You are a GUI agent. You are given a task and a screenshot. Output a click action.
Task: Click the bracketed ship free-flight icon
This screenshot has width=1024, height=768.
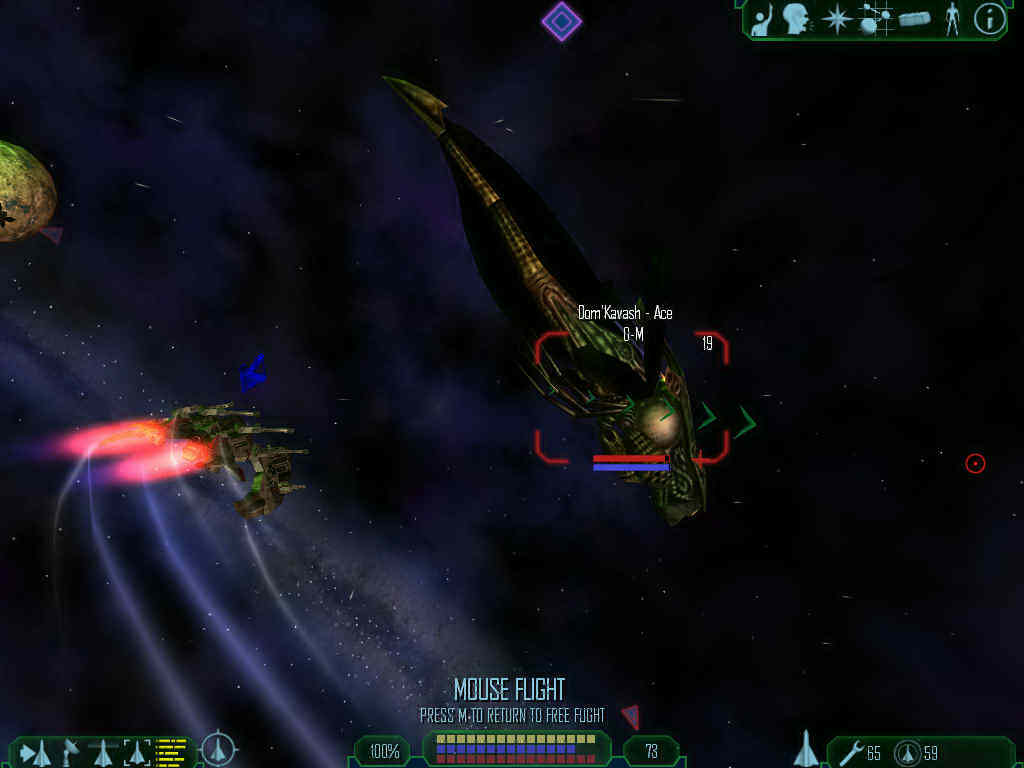pyautogui.click(x=137, y=751)
